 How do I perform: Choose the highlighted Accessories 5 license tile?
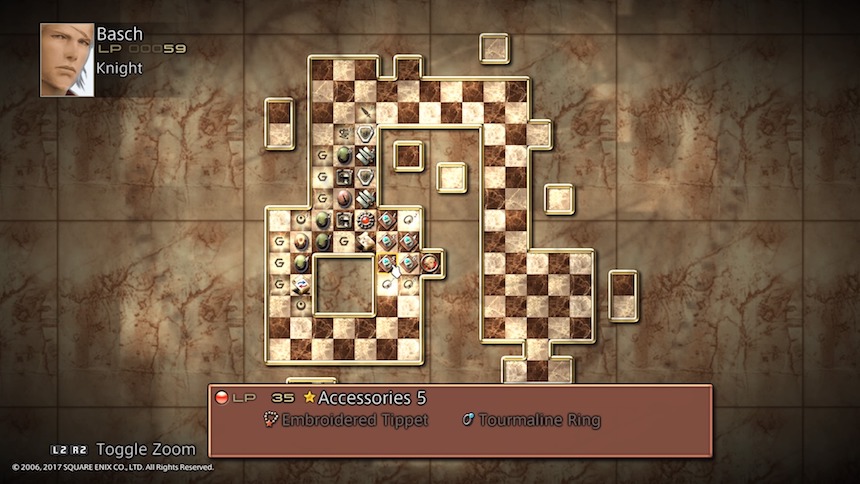pyautogui.click(x=387, y=263)
